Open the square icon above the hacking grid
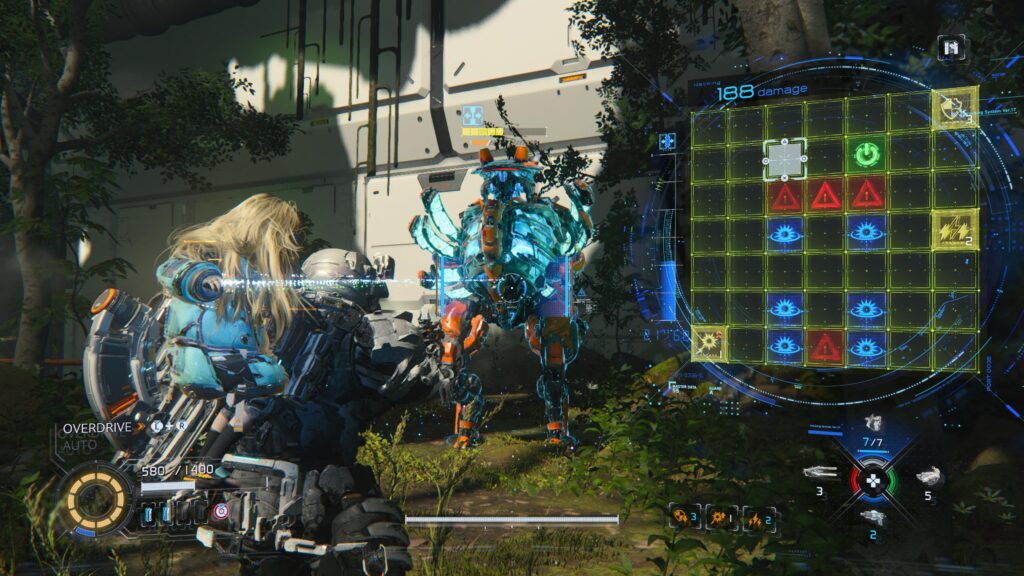1024x576 pixels. 950,47
